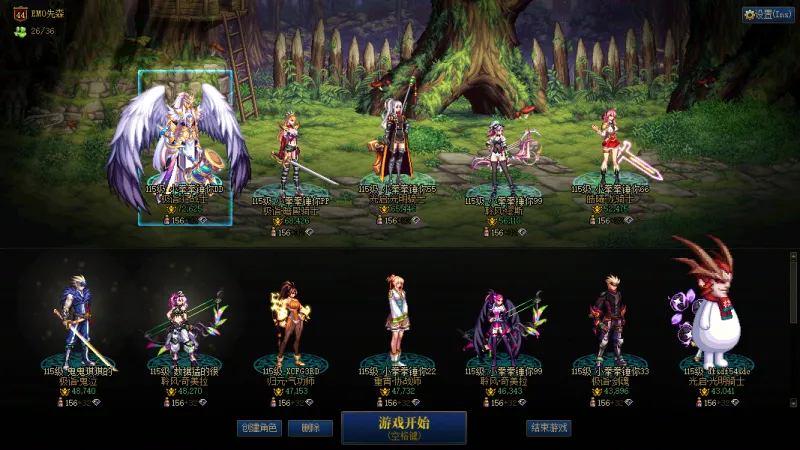This screenshot has height=450, width=800.
Task: Select the red-haired character holding pink sword
Action: [611, 150]
